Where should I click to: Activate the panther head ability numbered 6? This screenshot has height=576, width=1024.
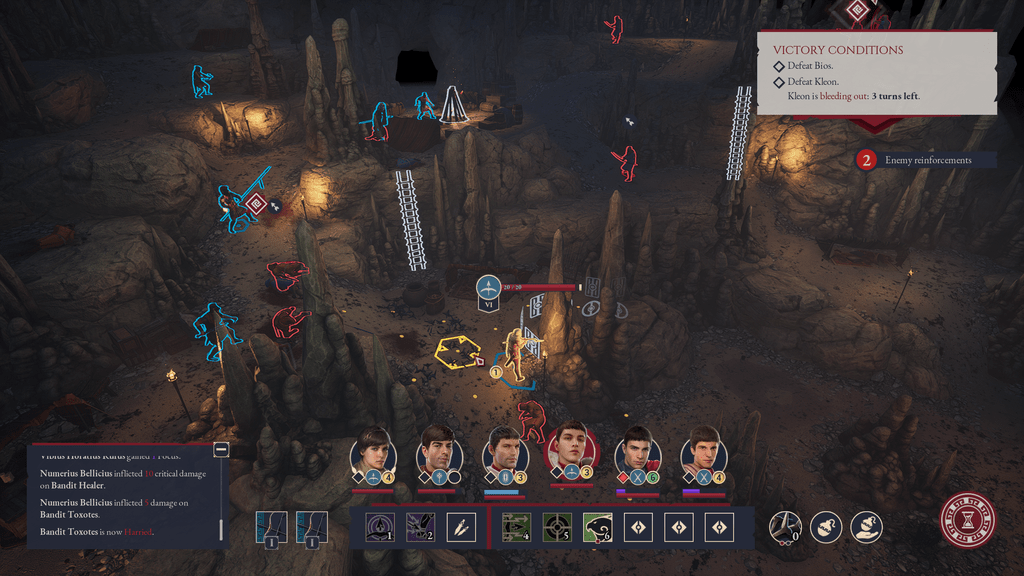coord(598,527)
